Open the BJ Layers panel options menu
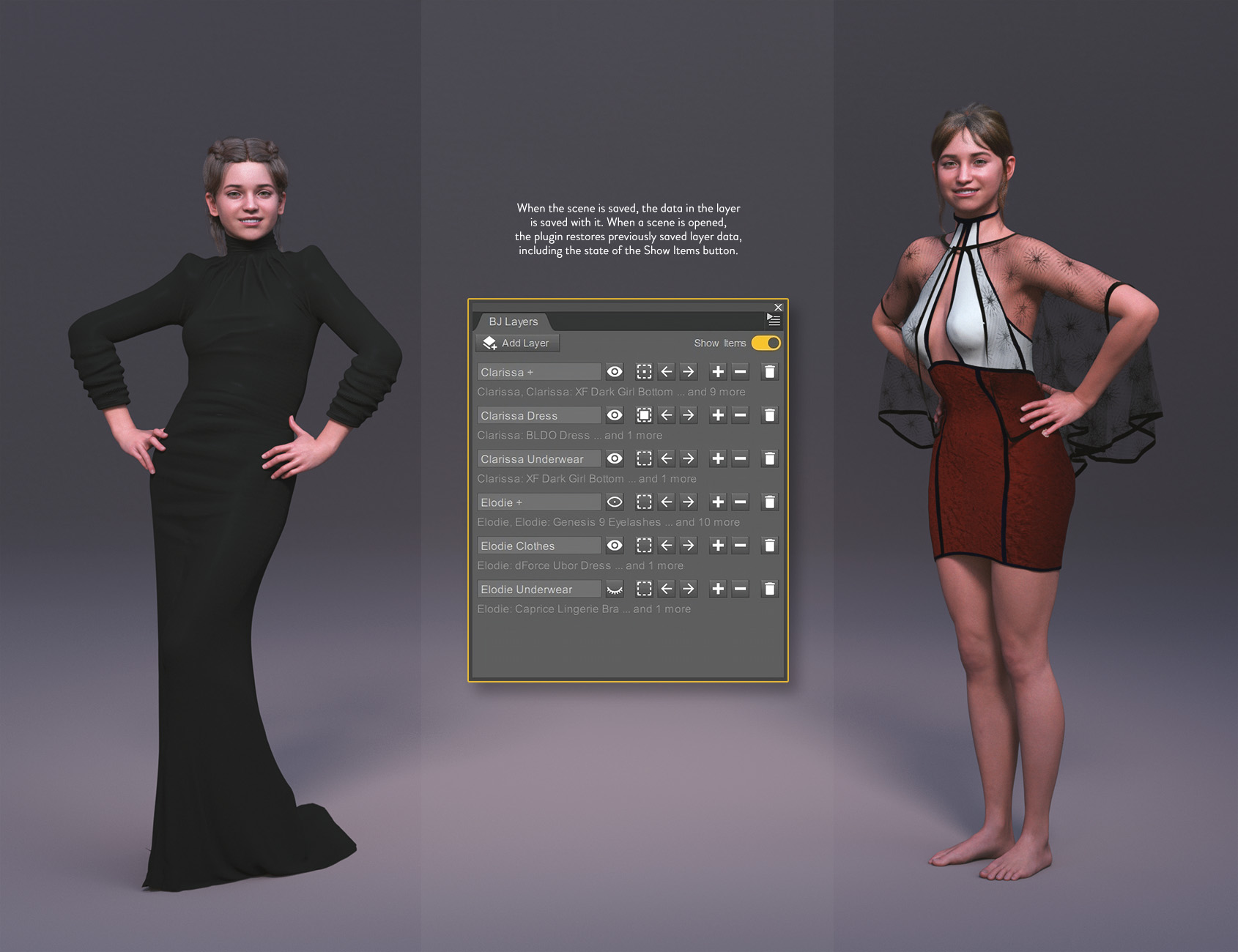The width and height of the screenshot is (1238, 952). click(773, 319)
